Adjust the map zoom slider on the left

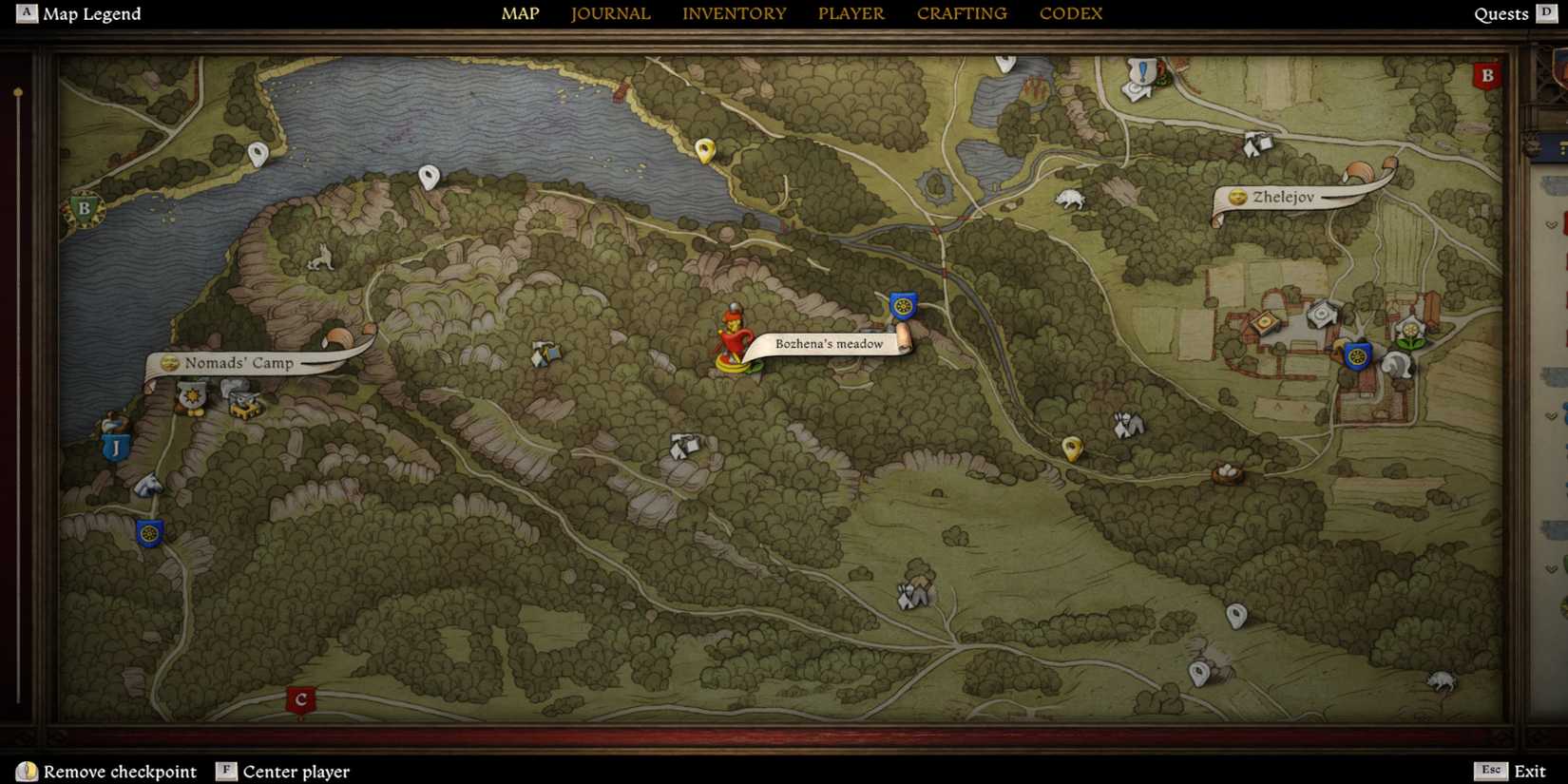tap(17, 92)
